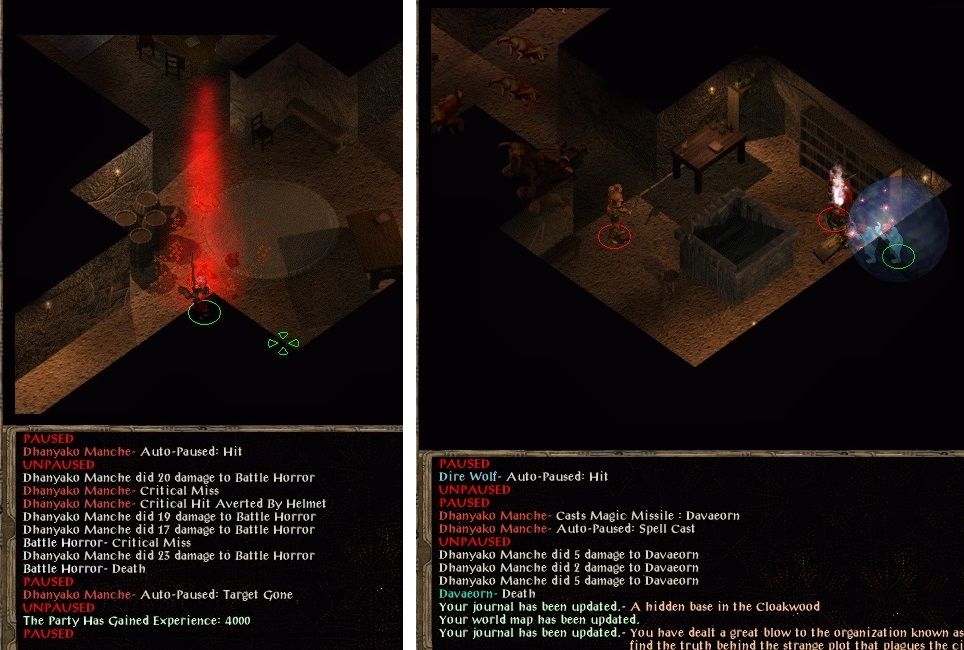Viewport: 964px width, 650px height.
Task: Select the green-circled character under the red beam
Action: (x=202, y=290)
